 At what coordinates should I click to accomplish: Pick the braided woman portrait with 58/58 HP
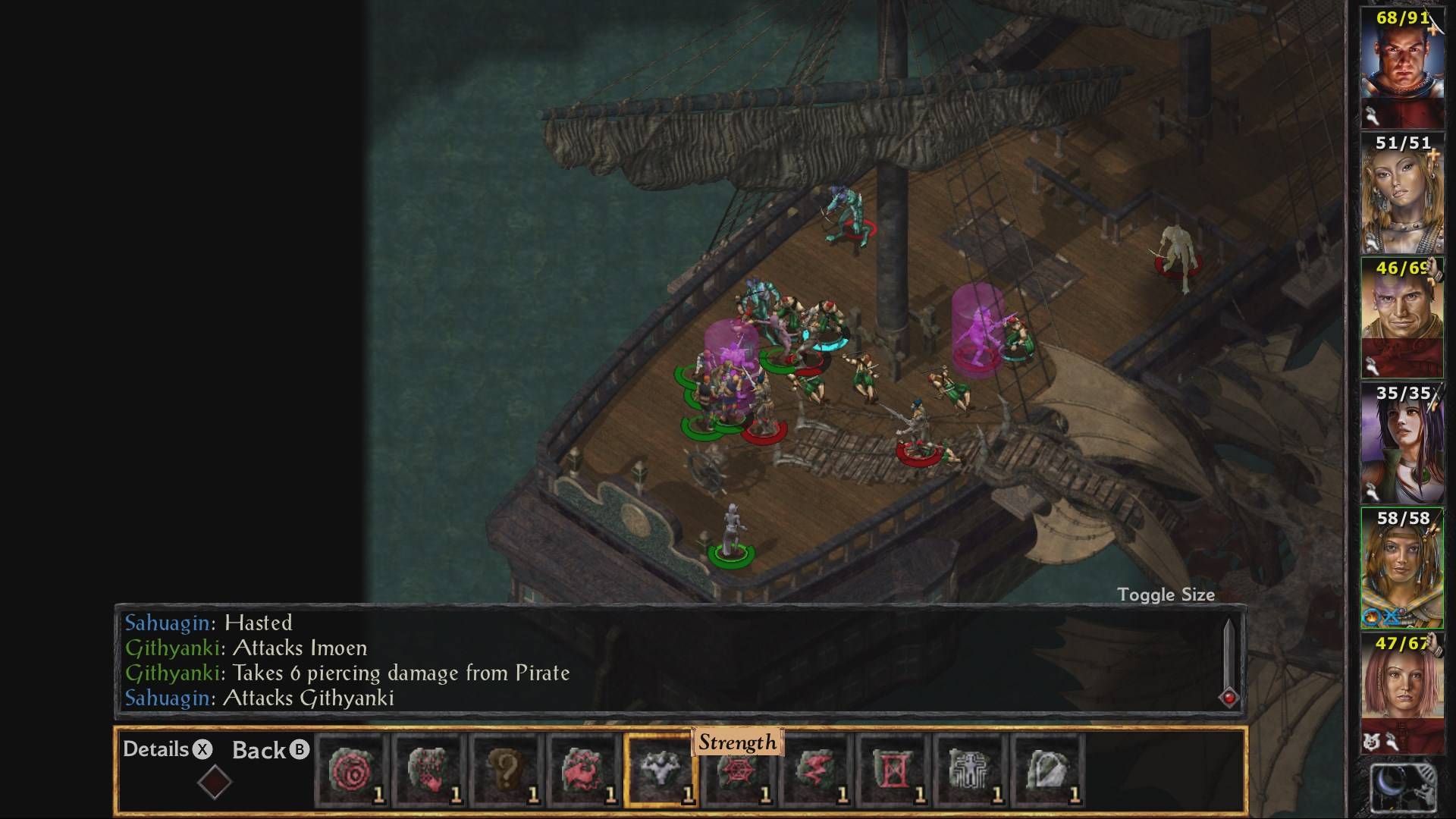click(x=1402, y=567)
